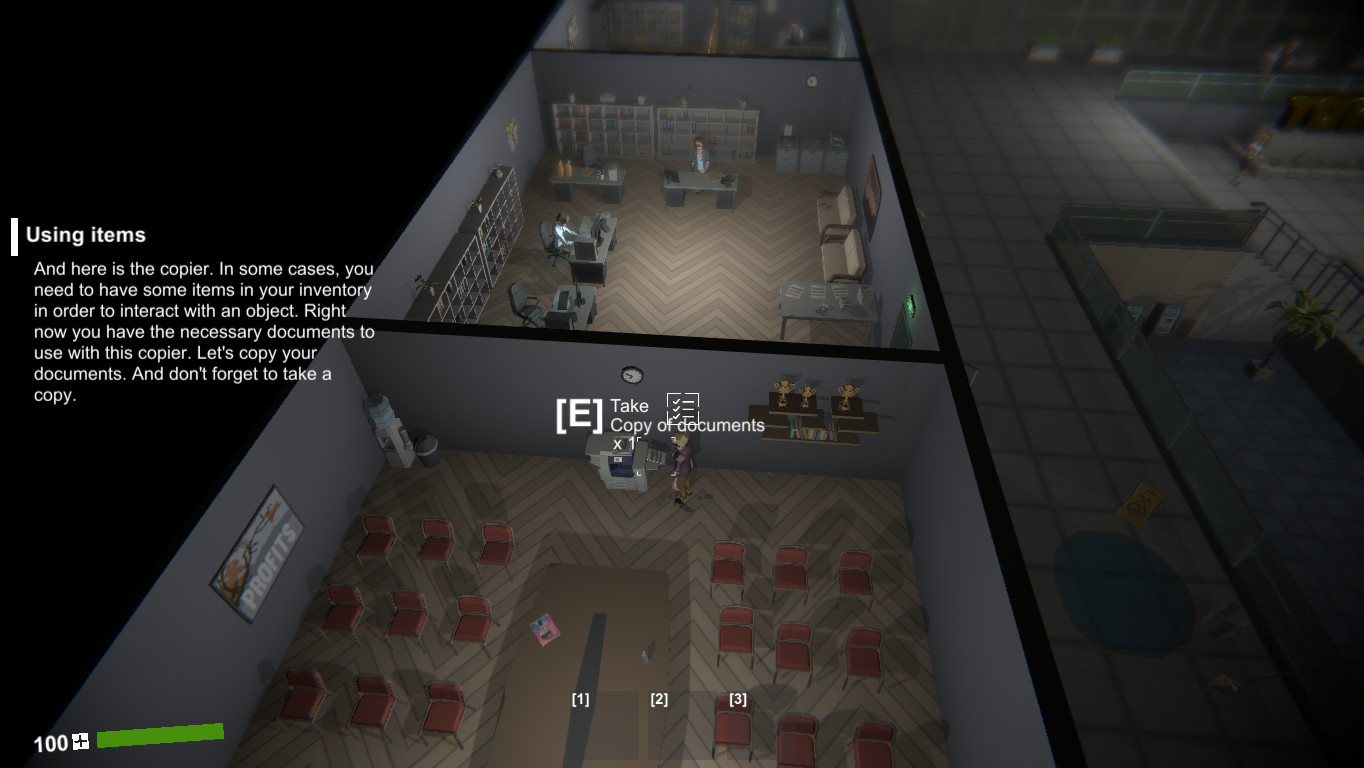Image resolution: width=1364 pixels, height=768 pixels.
Task: Click the copier machine
Action: point(617,467)
